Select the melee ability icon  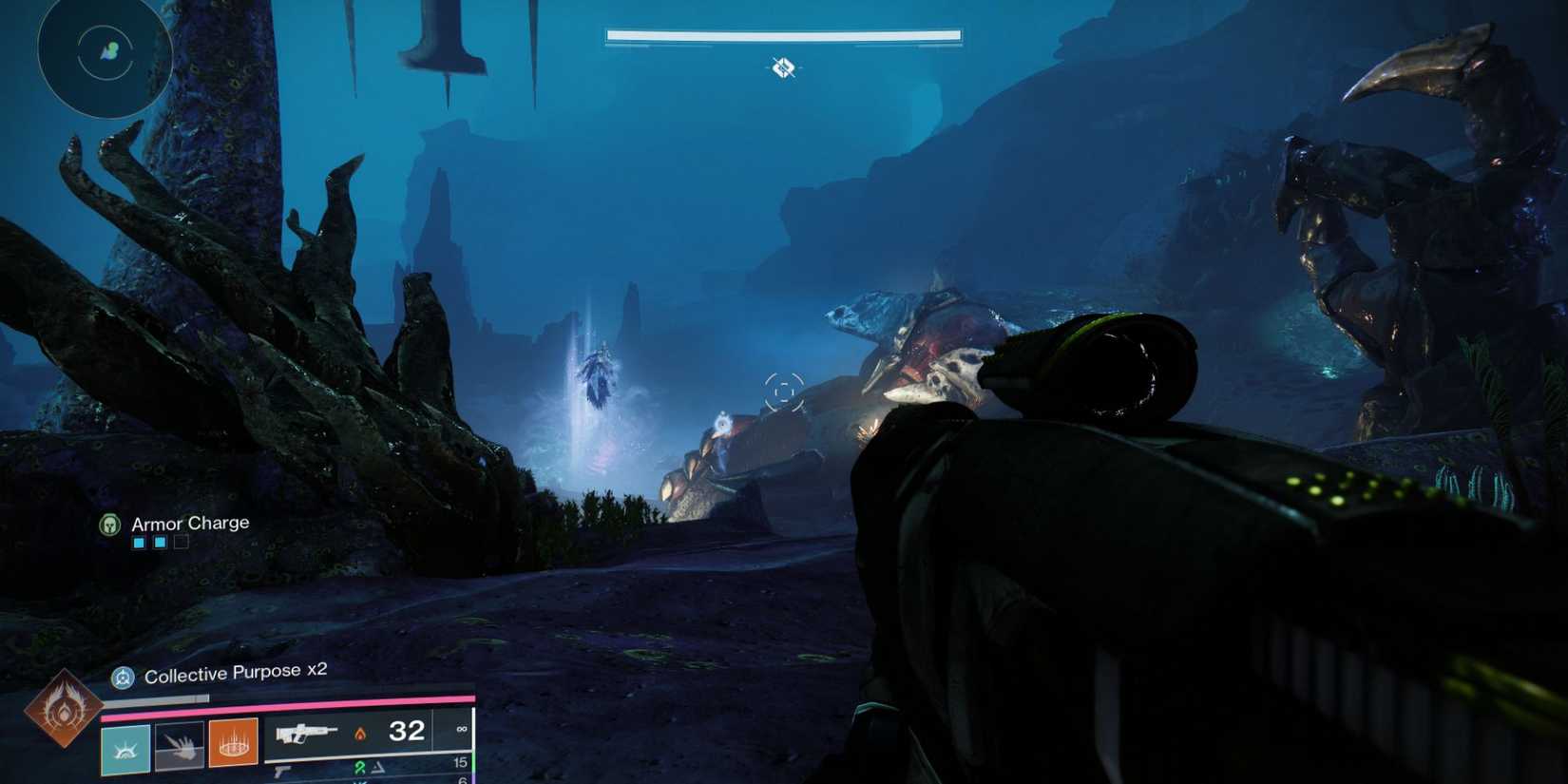[x=178, y=746]
